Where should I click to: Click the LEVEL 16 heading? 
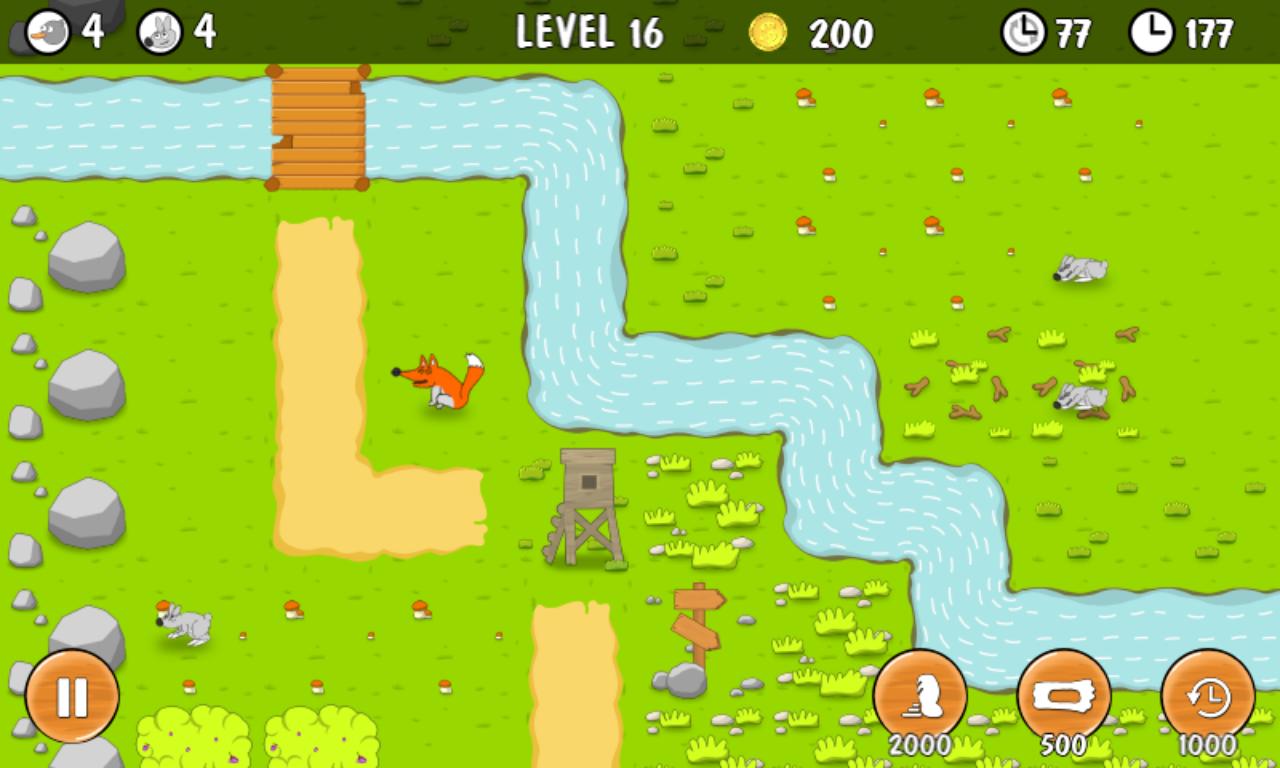click(588, 32)
